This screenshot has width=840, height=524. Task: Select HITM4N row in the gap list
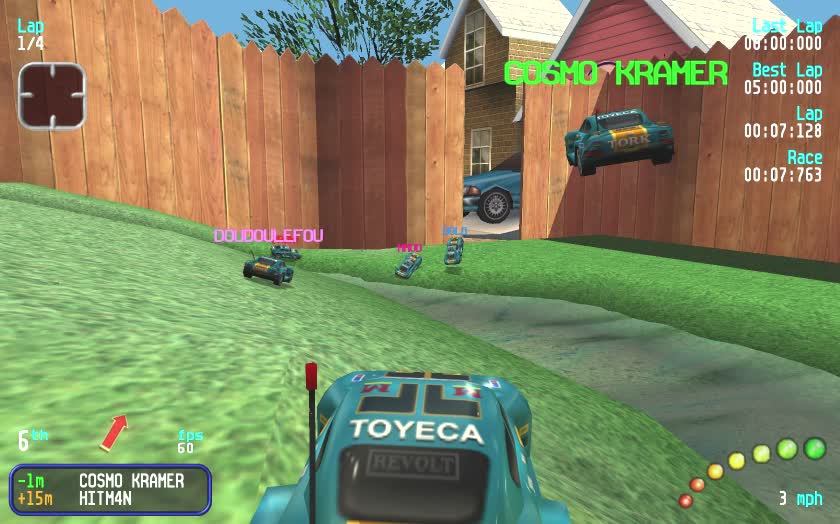click(110, 498)
